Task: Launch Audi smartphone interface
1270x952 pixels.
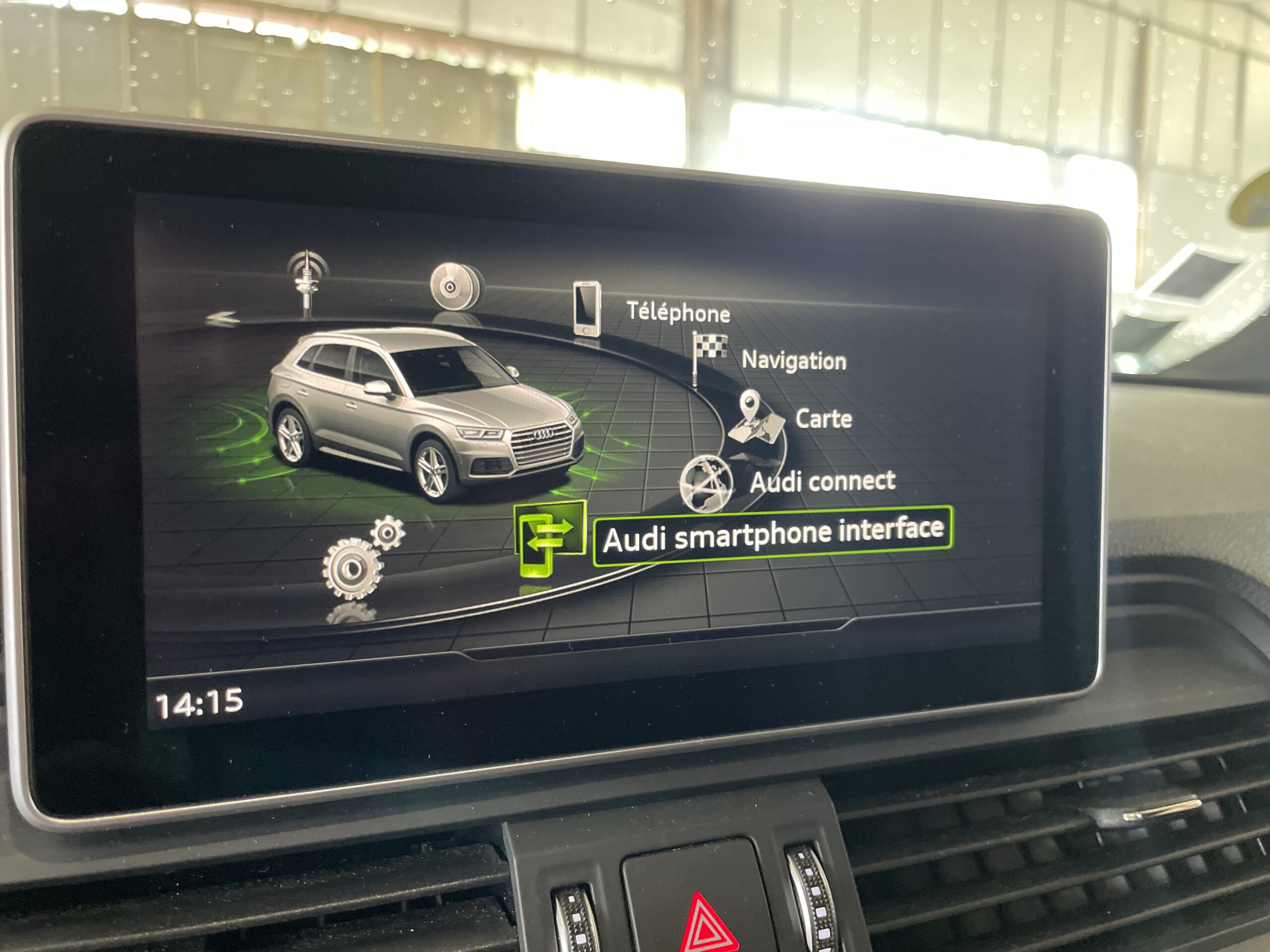Action: point(772,536)
